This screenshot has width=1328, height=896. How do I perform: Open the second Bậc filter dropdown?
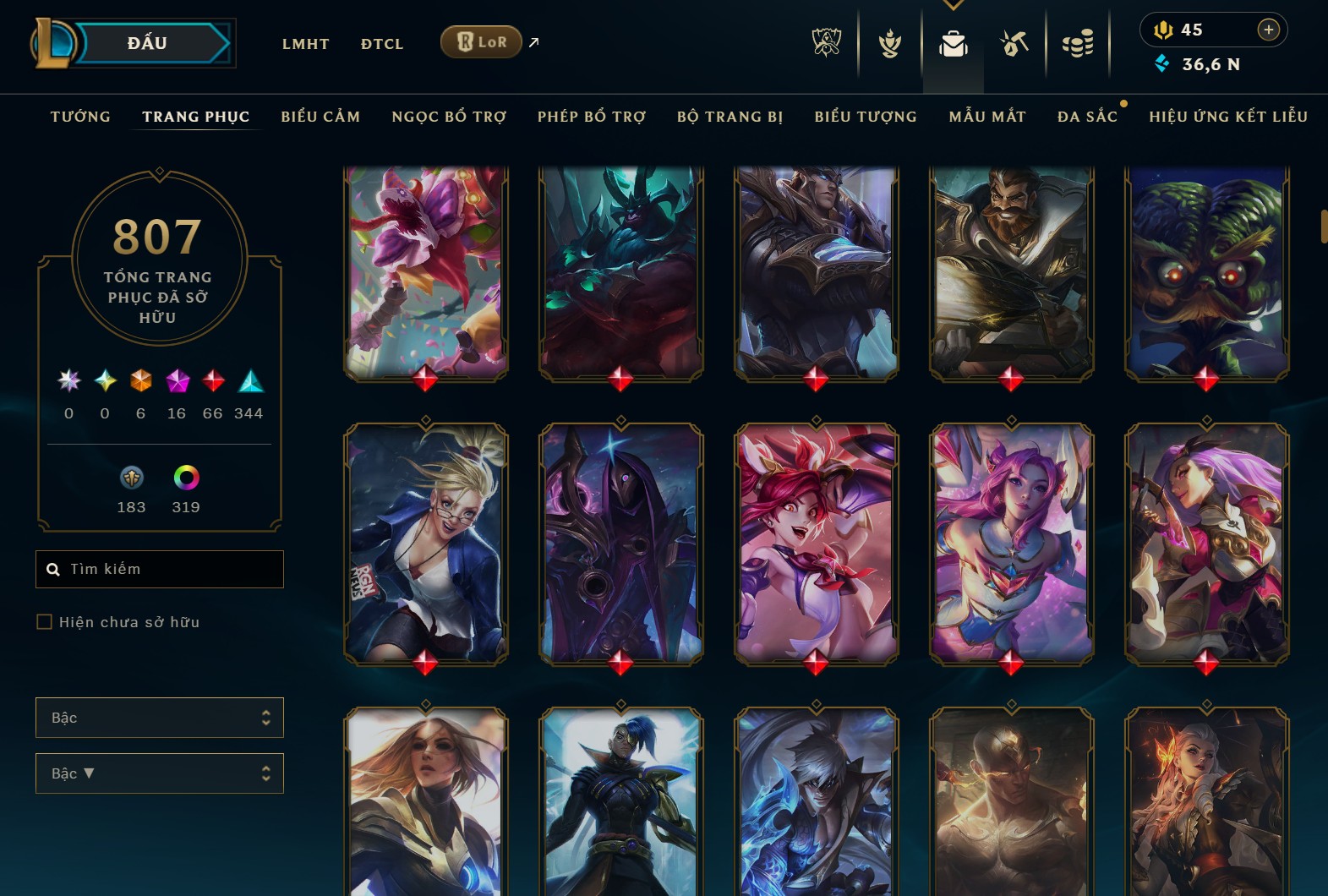(159, 773)
